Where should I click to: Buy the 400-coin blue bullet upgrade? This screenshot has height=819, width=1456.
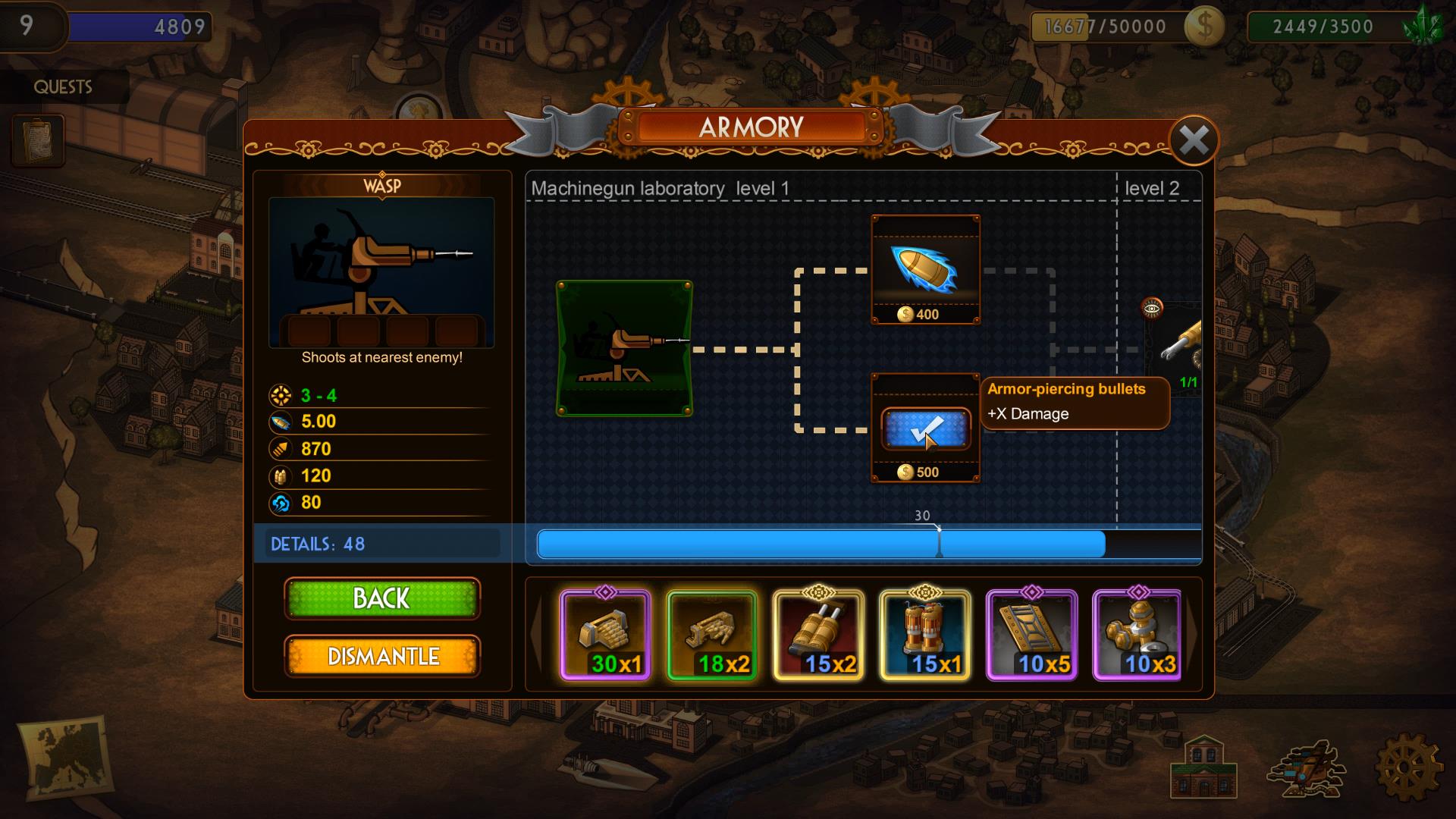pos(925,270)
